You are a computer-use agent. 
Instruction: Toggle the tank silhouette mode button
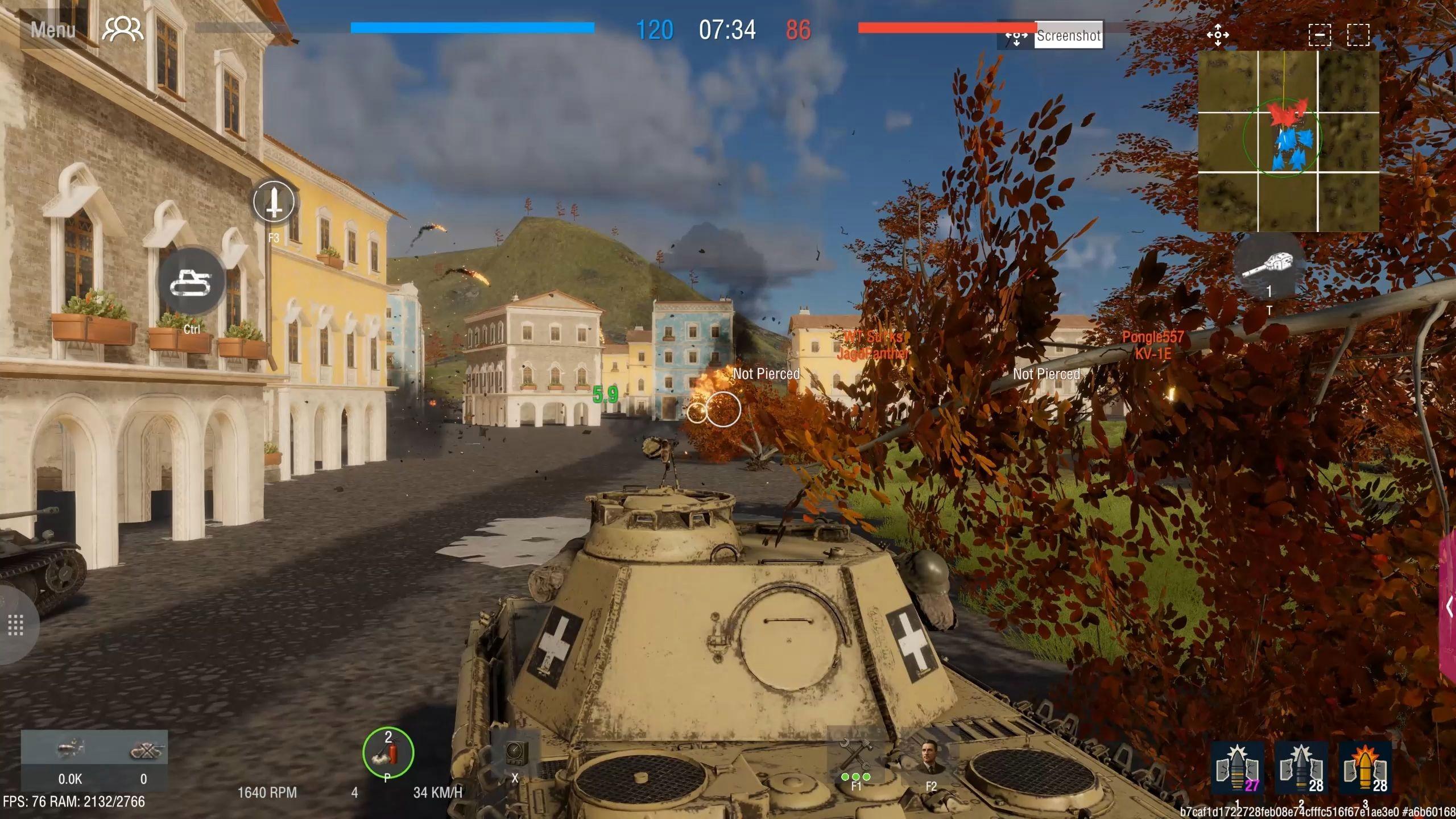pyautogui.click(x=192, y=282)
